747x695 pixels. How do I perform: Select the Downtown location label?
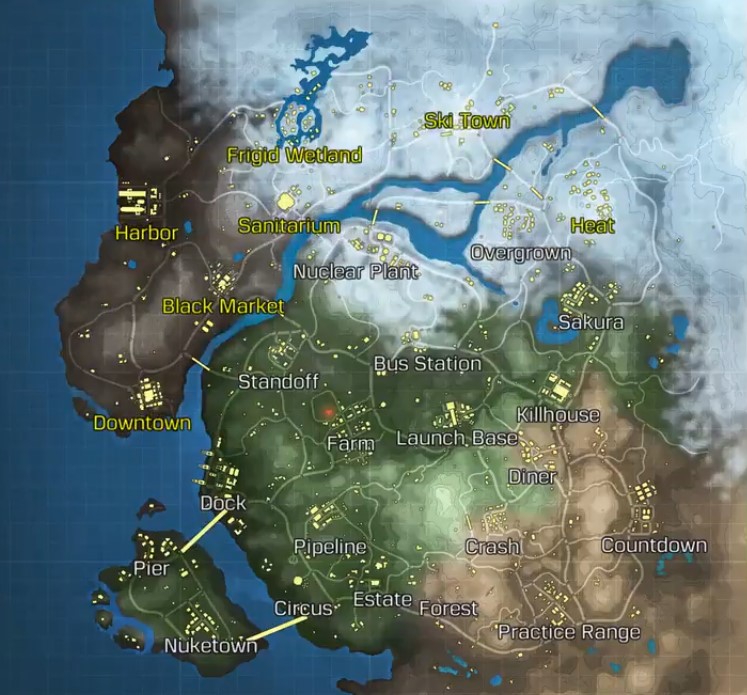point(142,423)
